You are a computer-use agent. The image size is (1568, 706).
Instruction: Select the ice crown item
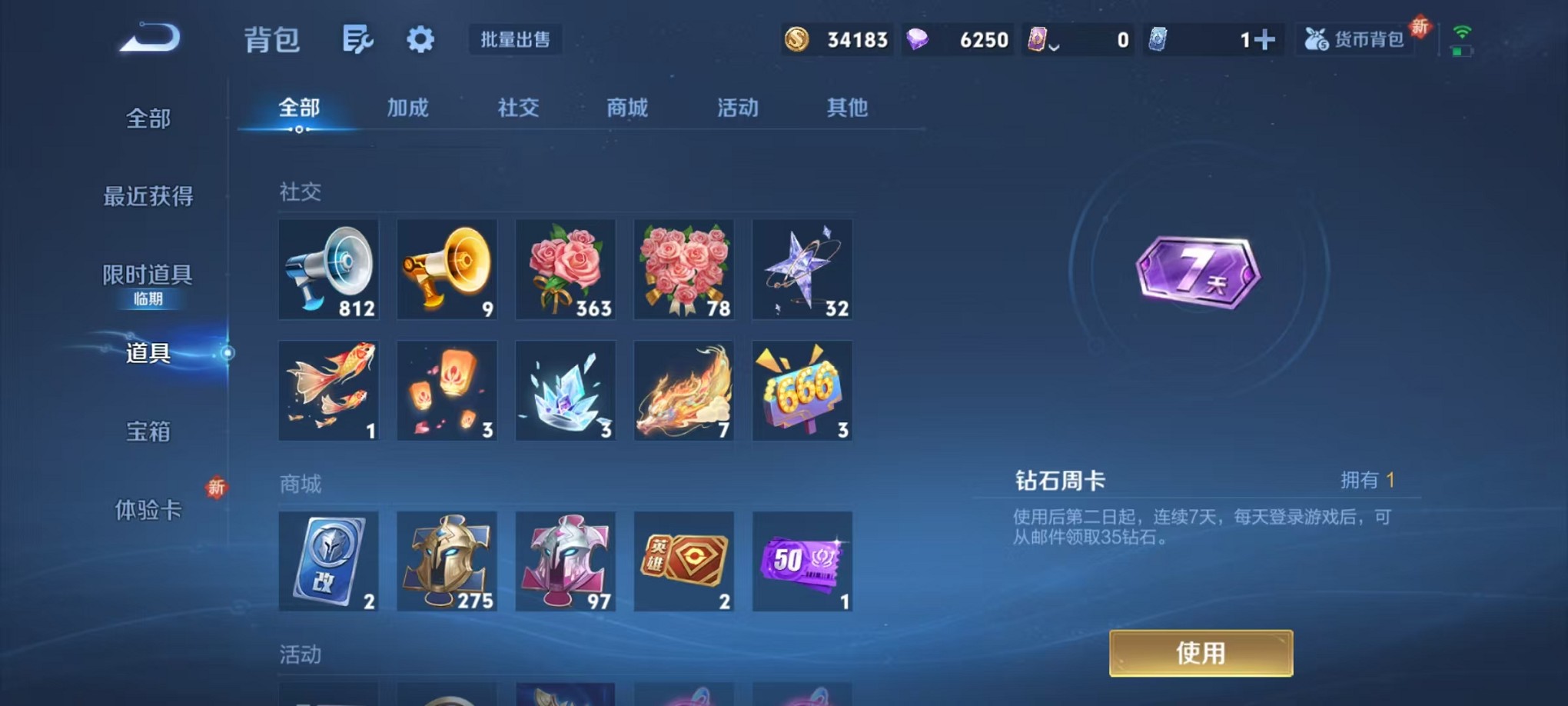tap(566, 390)
